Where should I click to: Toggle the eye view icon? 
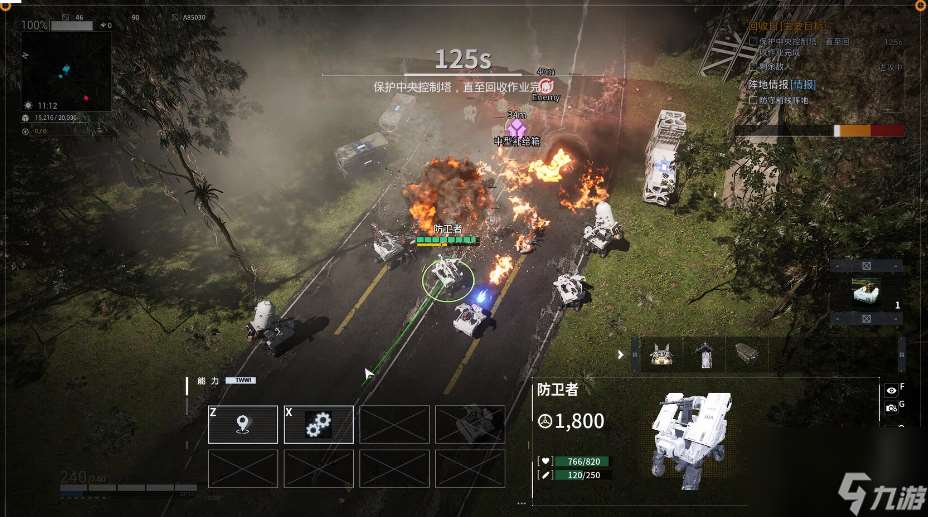pos(890,390)
